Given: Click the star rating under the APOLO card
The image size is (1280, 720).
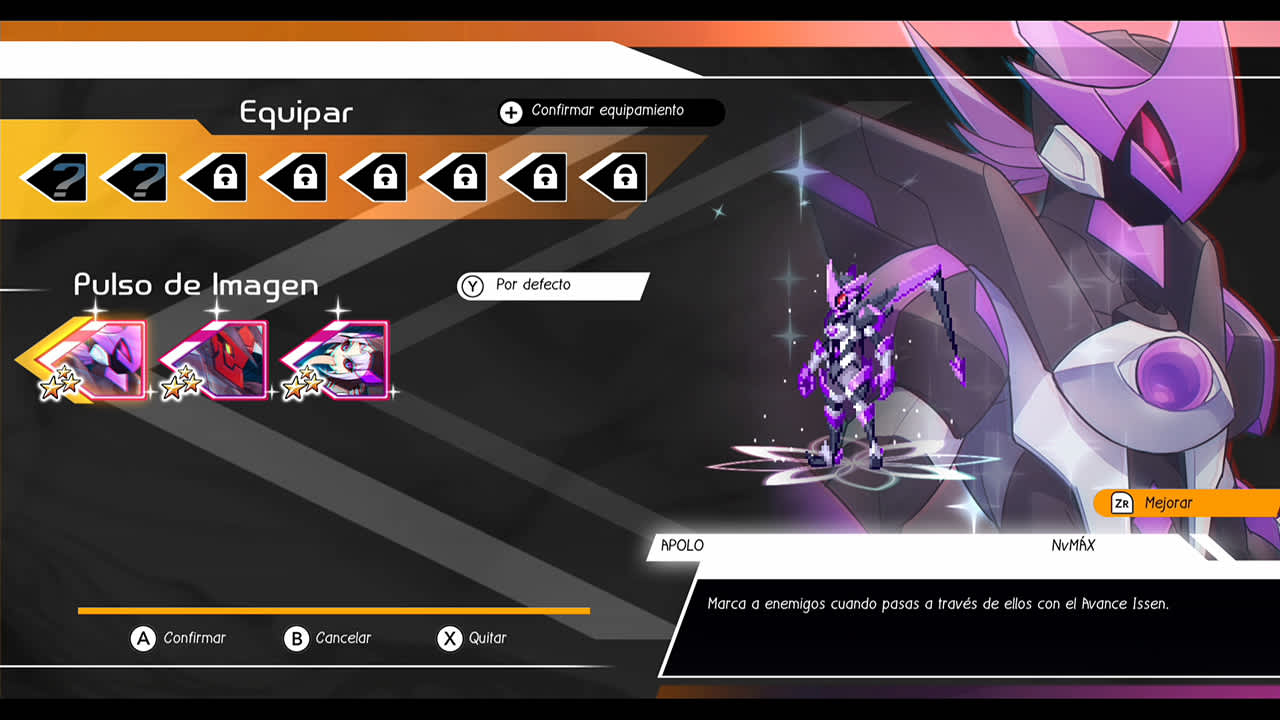Looking at the screenshot, I should click(x=62, y=386).
